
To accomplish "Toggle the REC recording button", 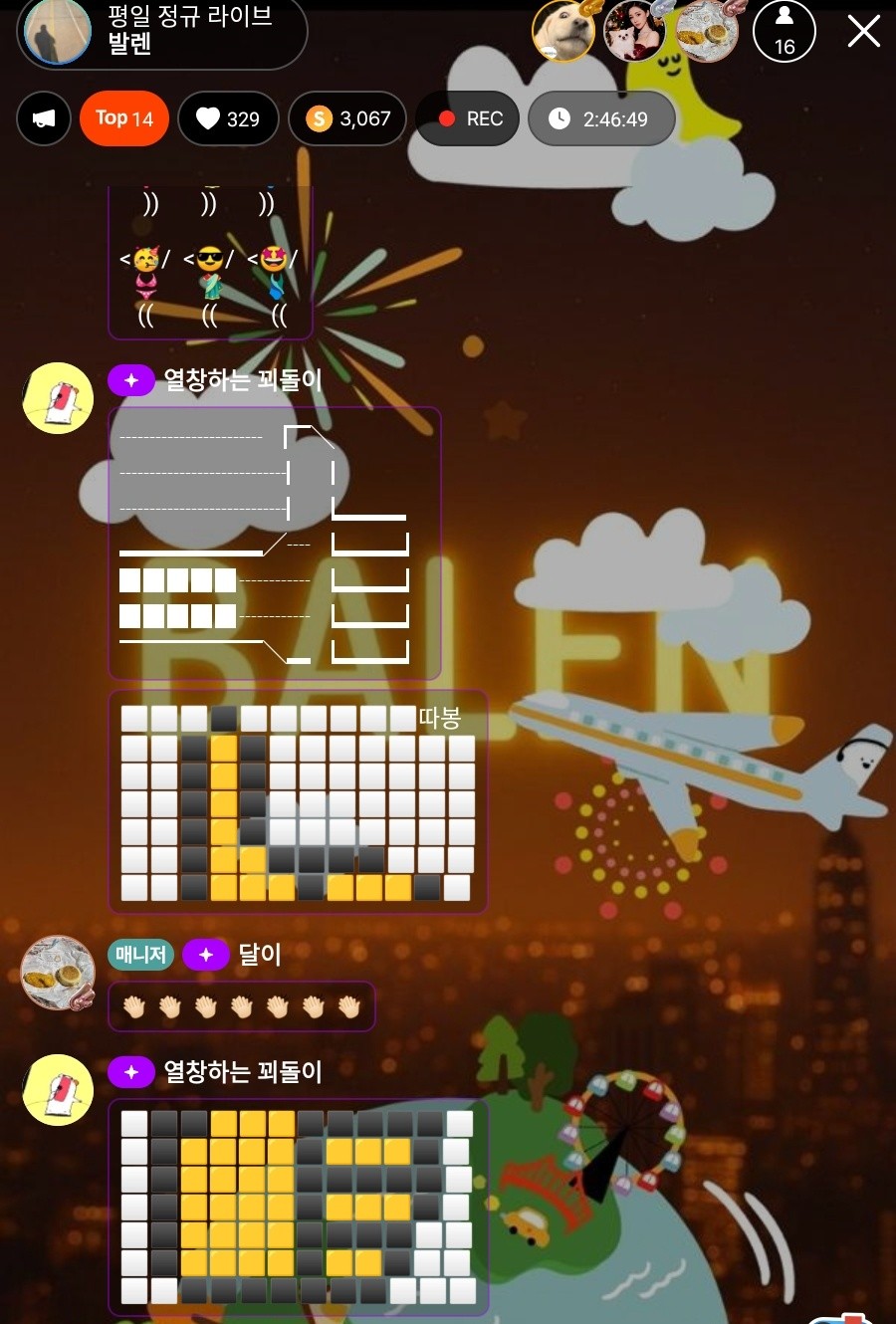I will pos(468,118).
